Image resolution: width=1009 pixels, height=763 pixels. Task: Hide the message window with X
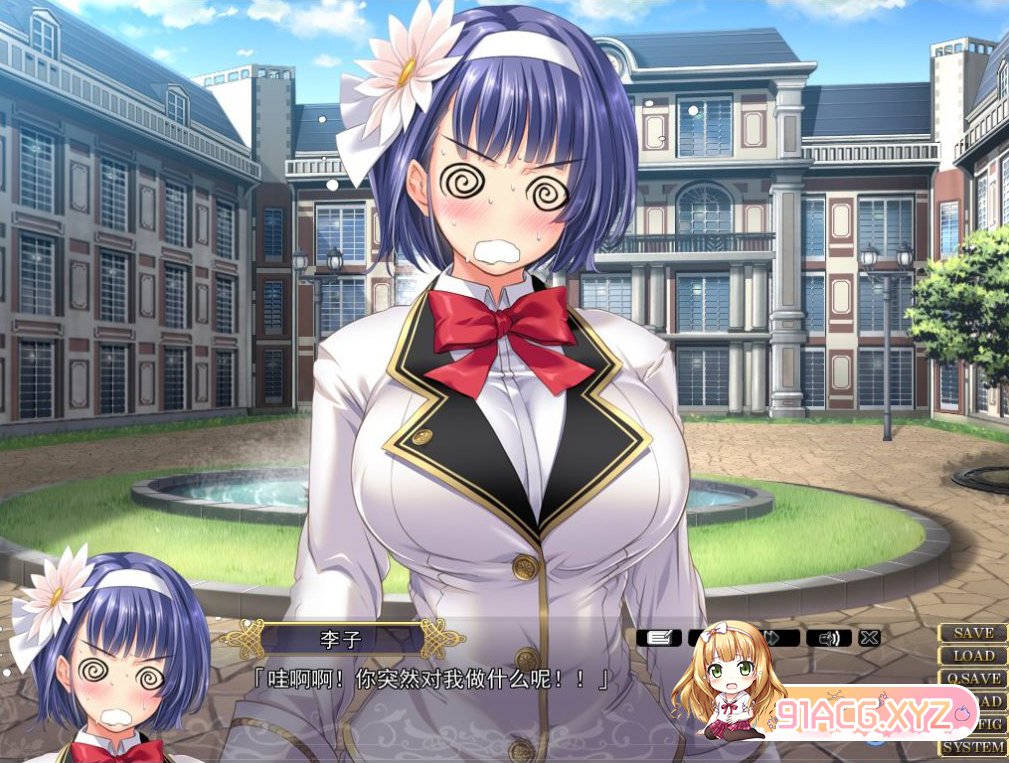tap(869, 637)
